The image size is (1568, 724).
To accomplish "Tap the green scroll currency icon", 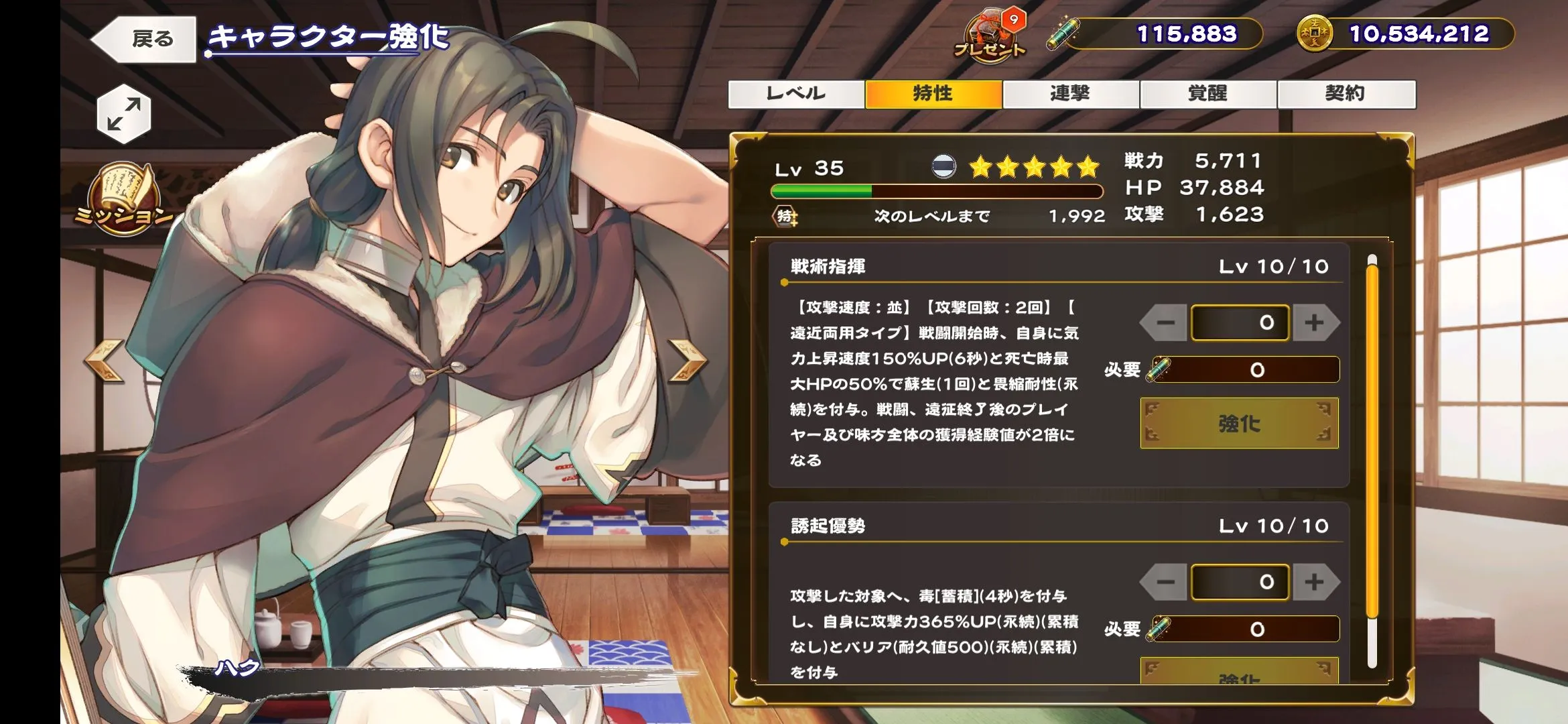I will pyautogui.click(x=1063, y=34).
